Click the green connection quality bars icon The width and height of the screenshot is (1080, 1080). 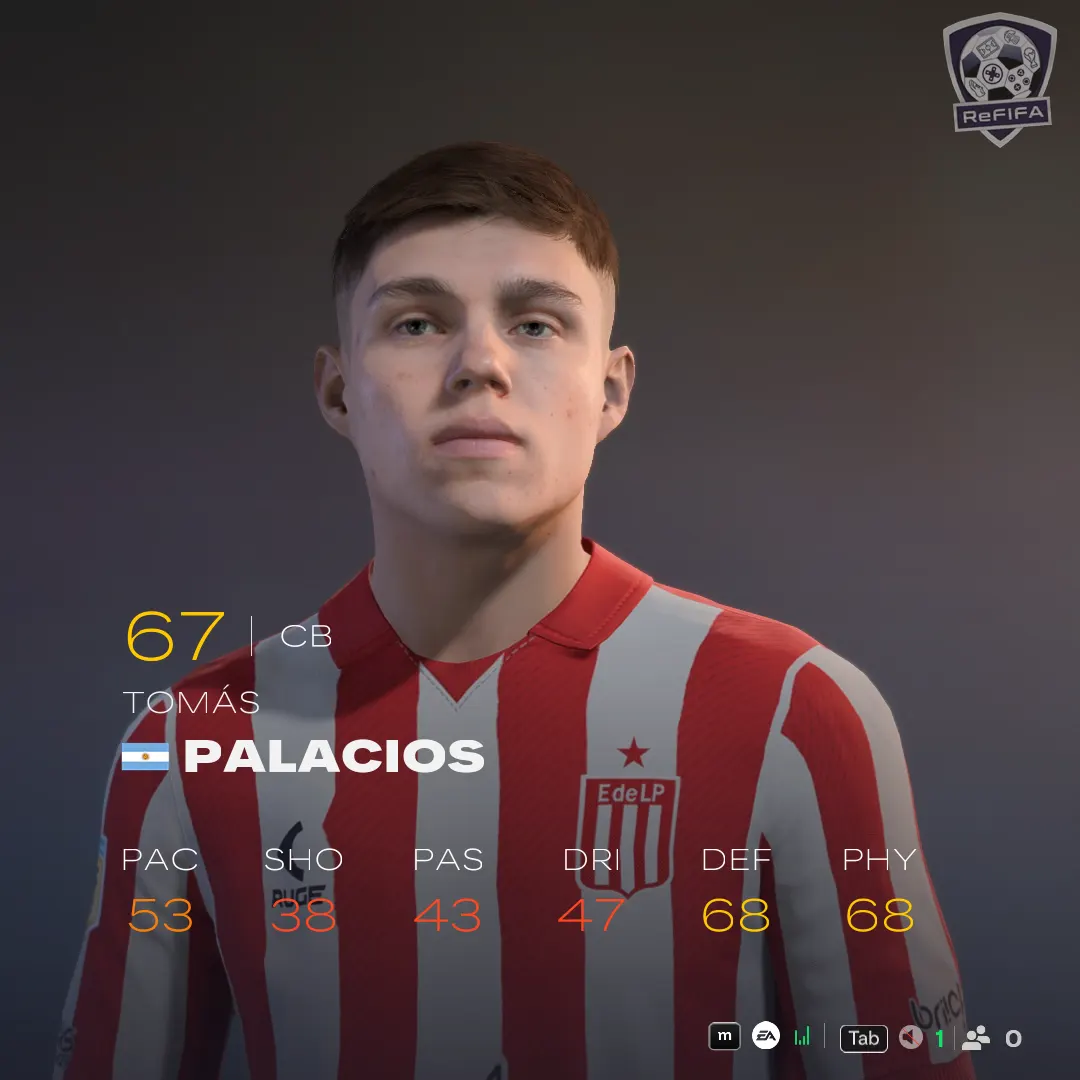802,1037
